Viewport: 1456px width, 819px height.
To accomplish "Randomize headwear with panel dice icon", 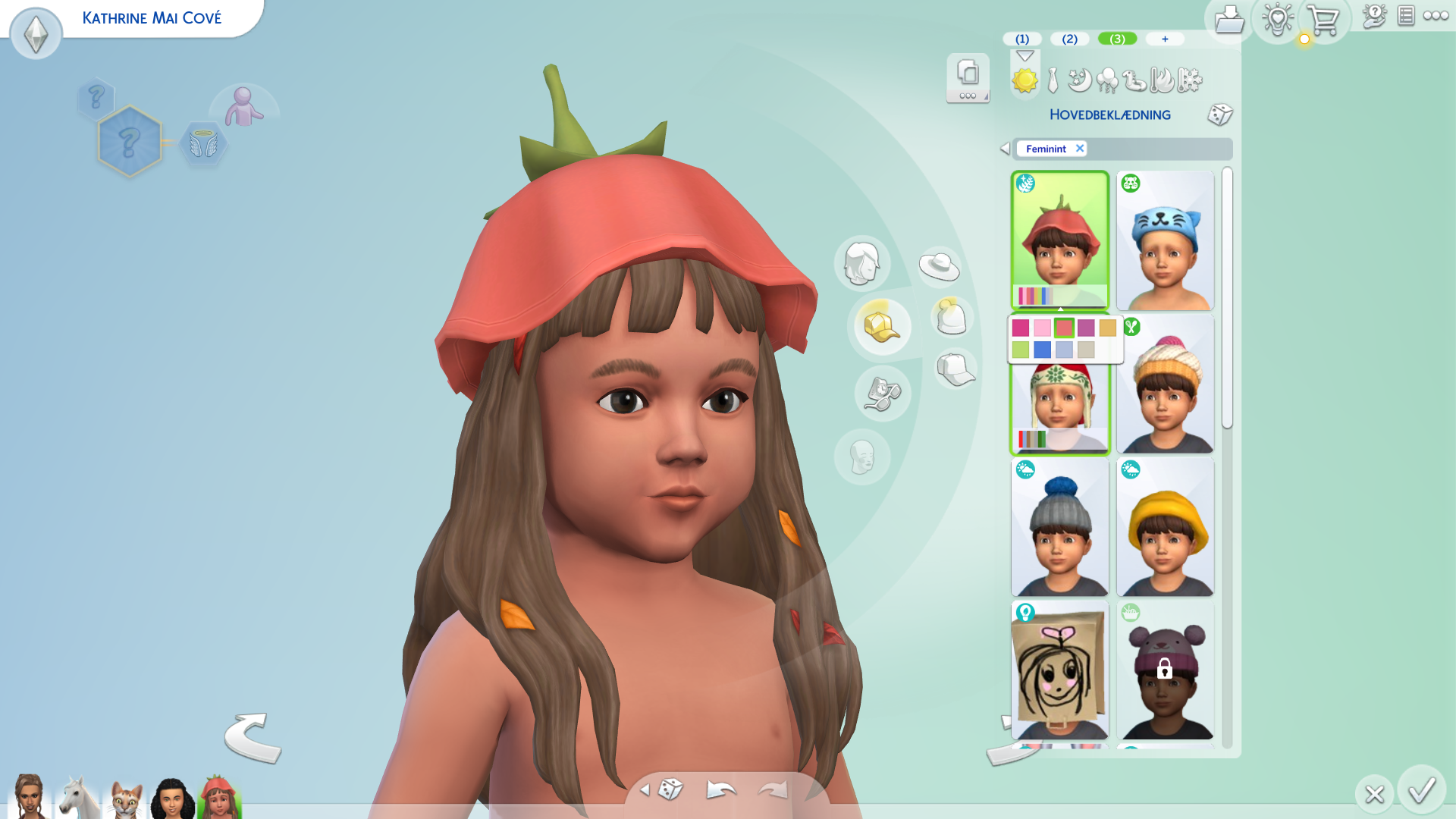I will (1220, 115).
